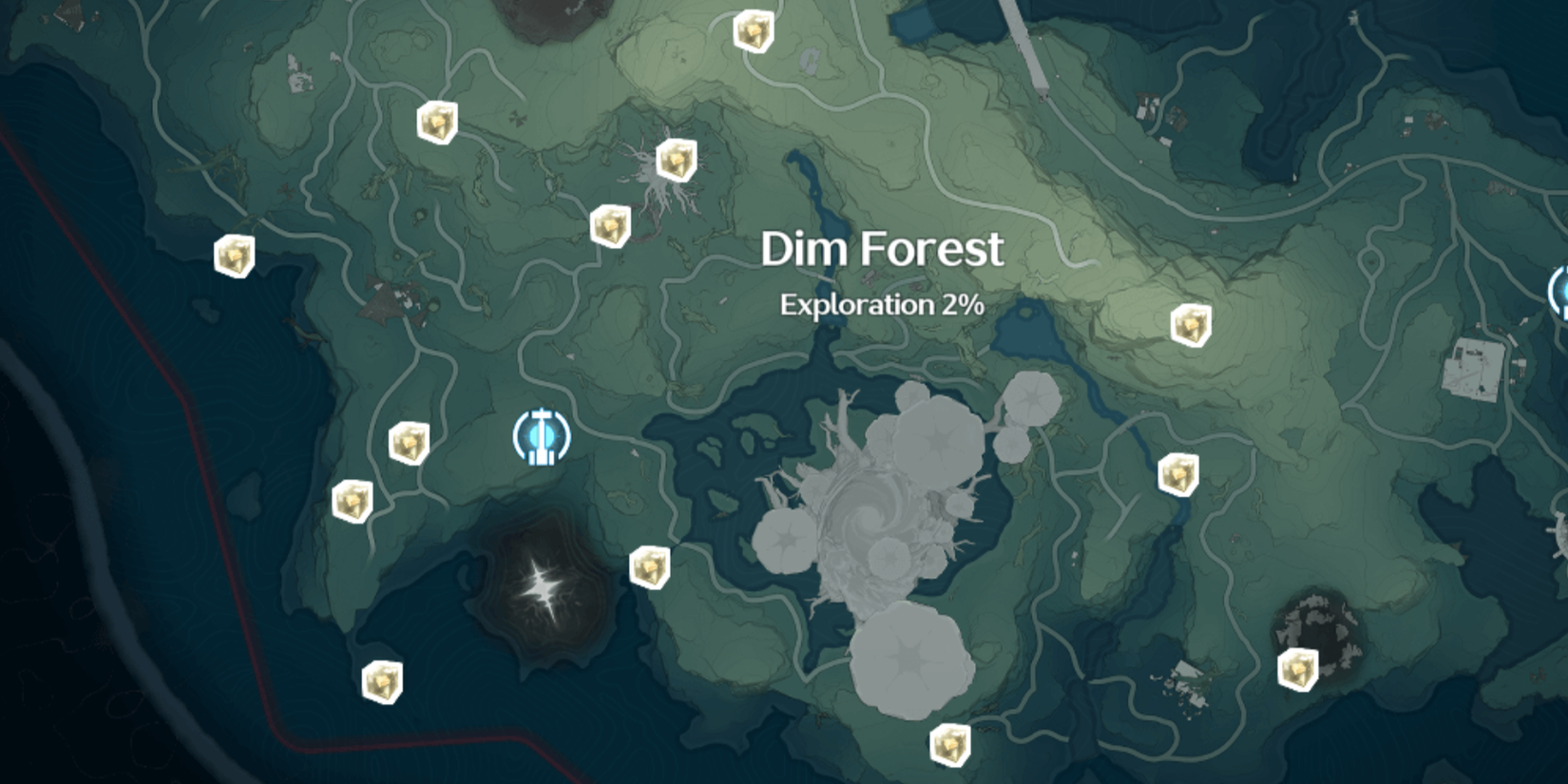
Task: Click the chest marker near the dark southeast crater
Action: [1297, 672]
